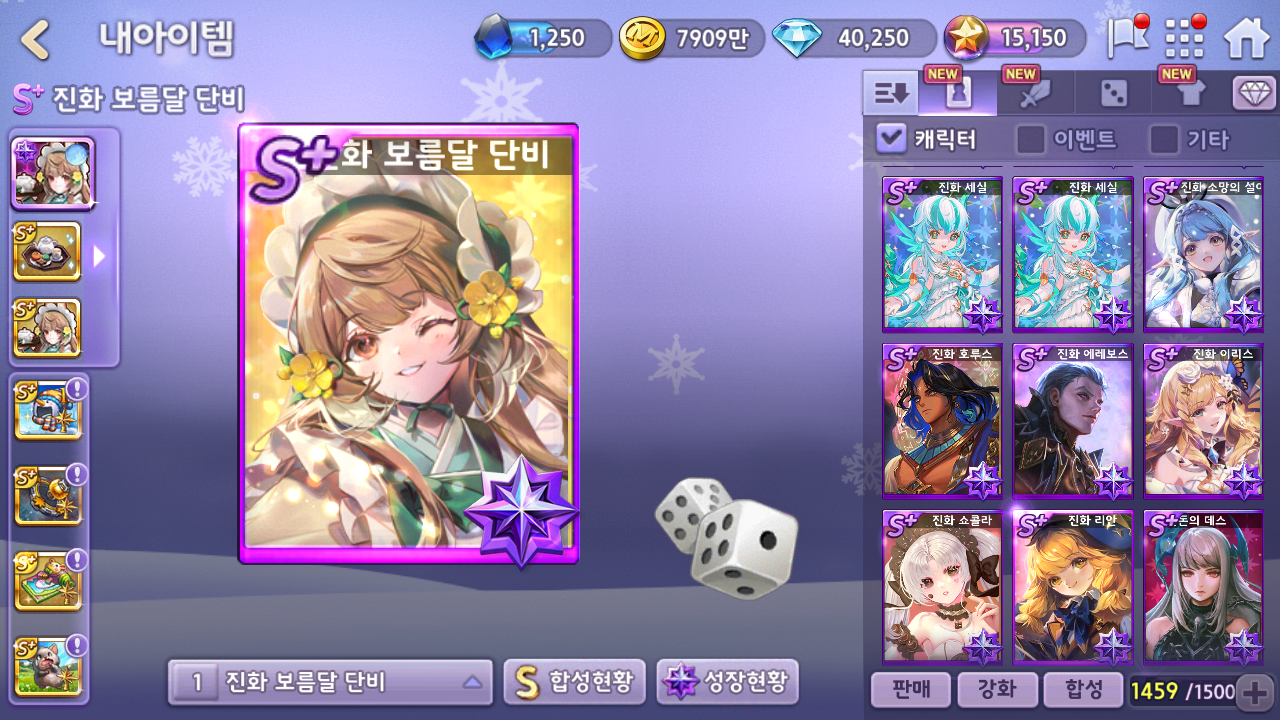This screenshot has width=1280, height=720.
Task: Switch to the sword equipment tab
Action: [x=1035, y=94]
